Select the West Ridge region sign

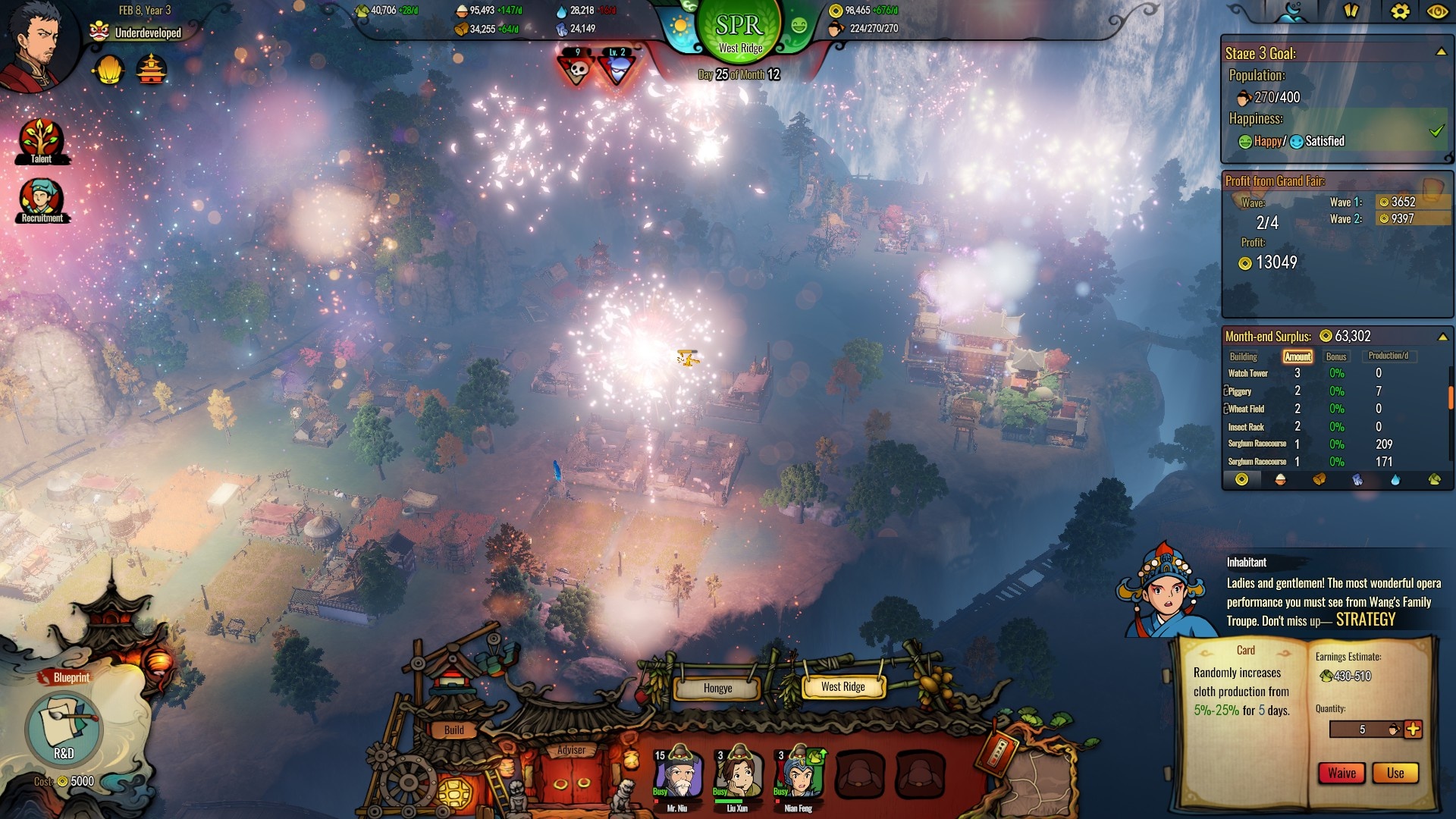click(843, 686)
